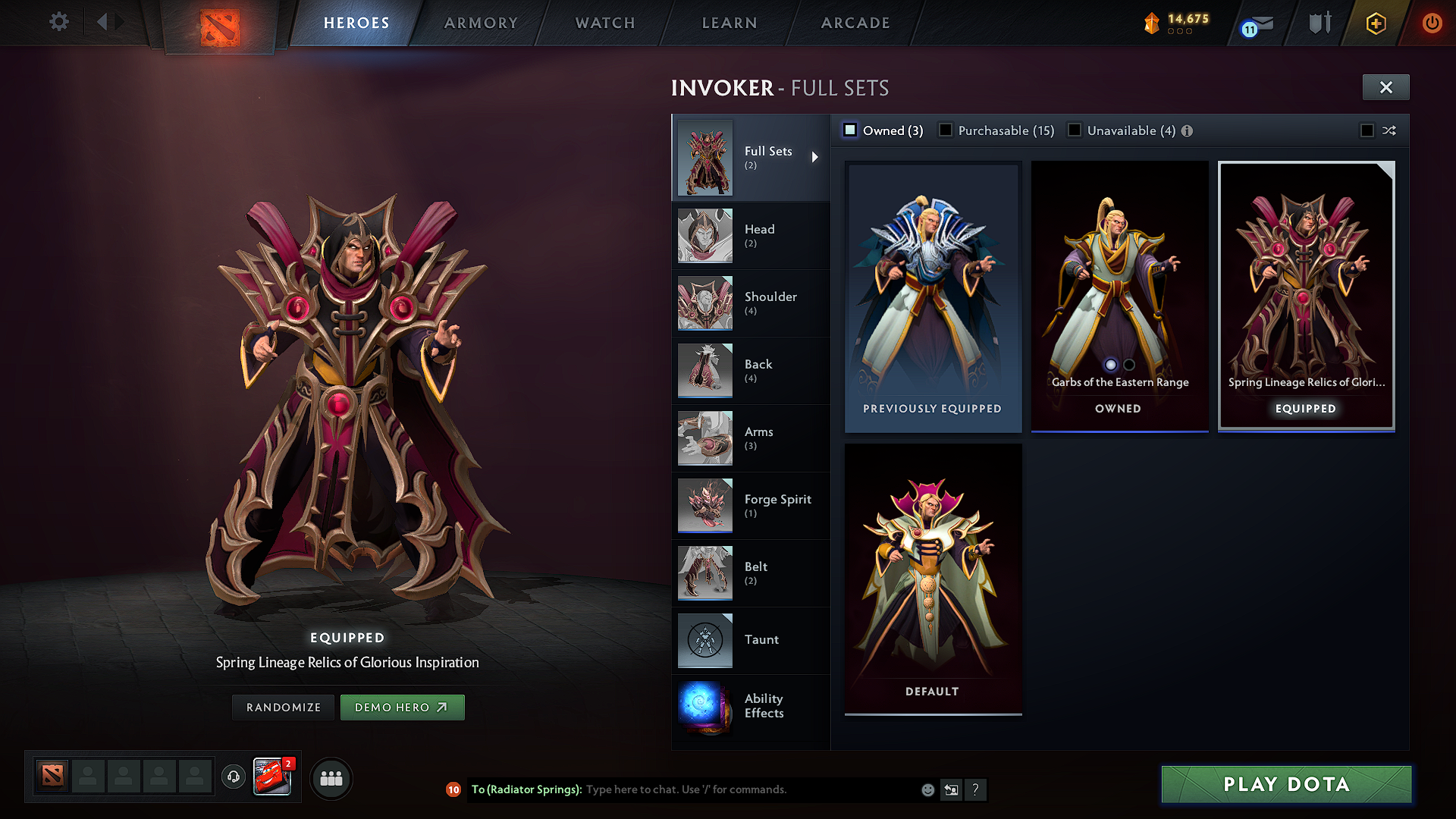Check the Unavailable (4) filter box
The width and height of the screenshot is (1456, 819).
tap(1075, 130)
